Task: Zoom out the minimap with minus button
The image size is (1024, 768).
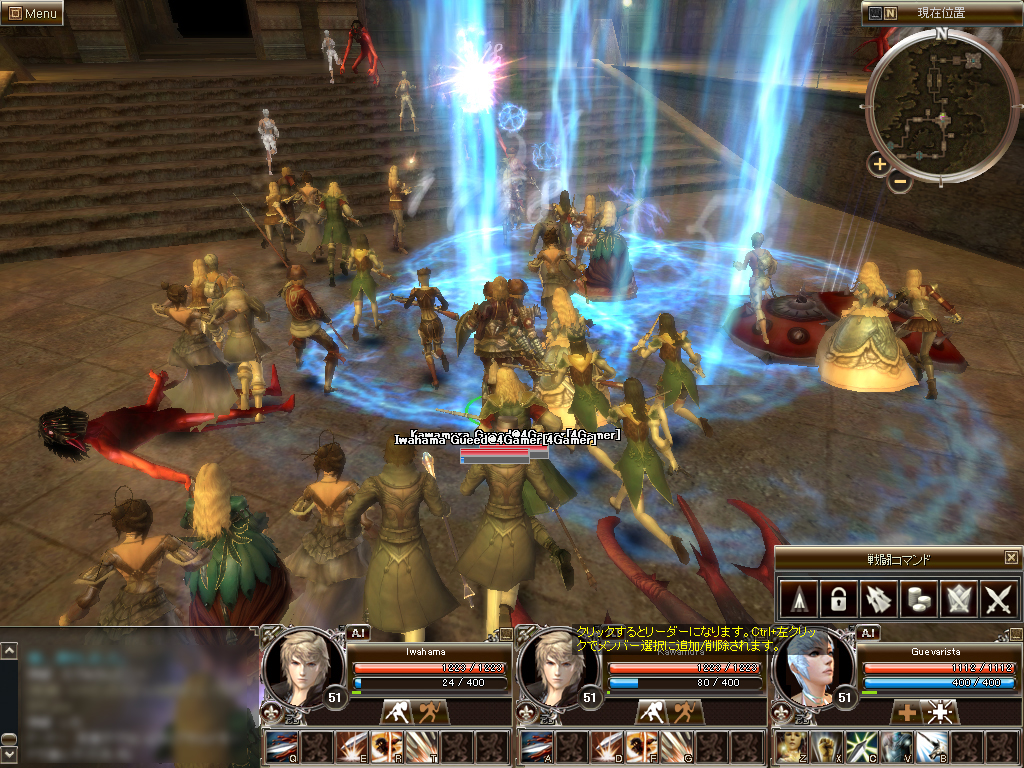Action: click(x=900, y=182)
